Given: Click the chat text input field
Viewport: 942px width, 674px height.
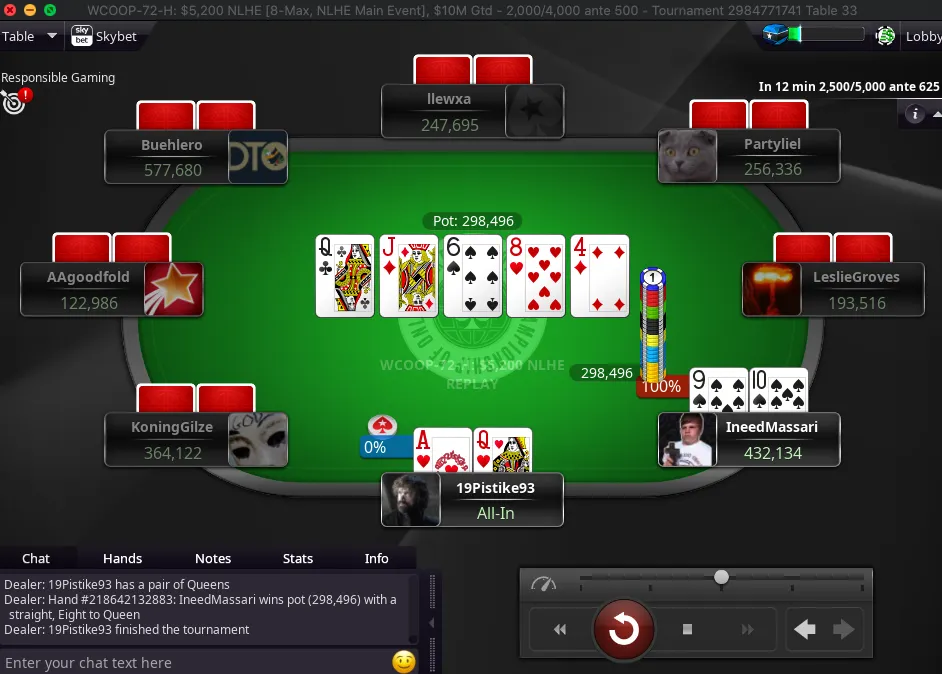Looking at the screenshot, I should coord(195,662).
